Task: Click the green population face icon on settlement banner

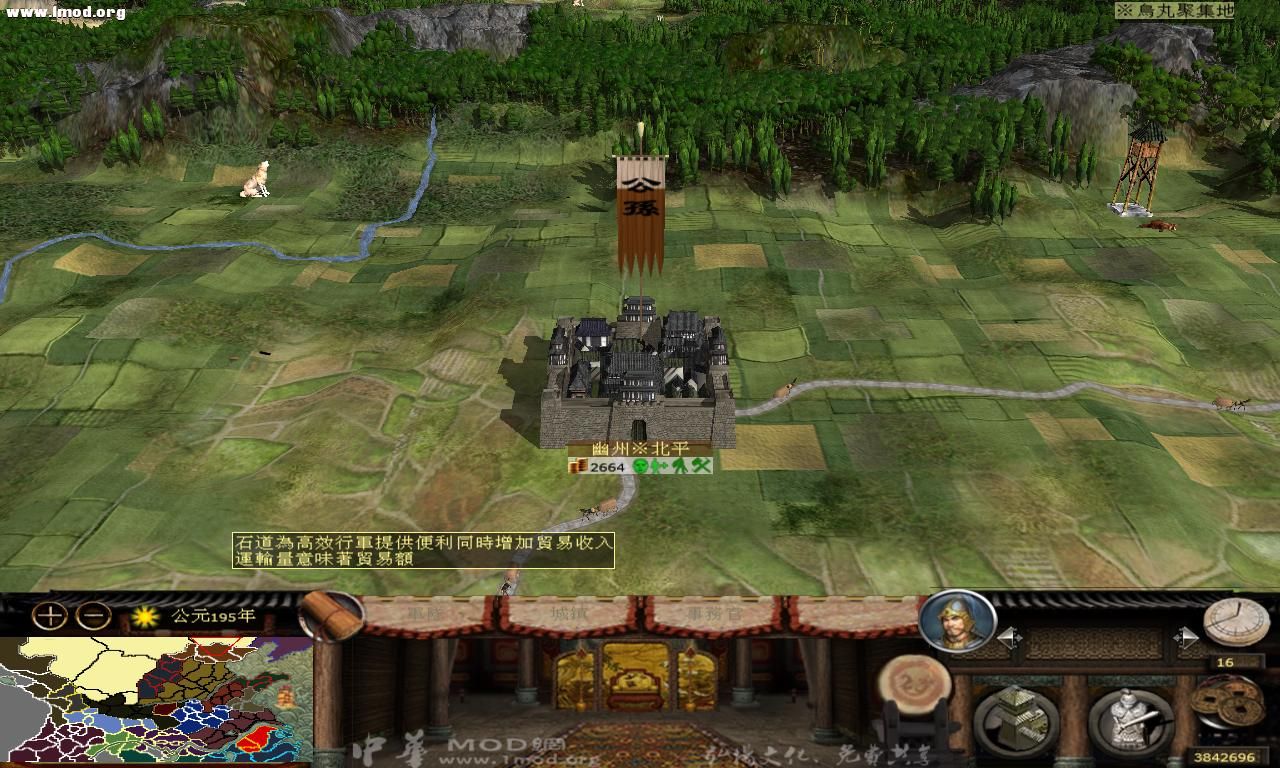Action: 640,466
